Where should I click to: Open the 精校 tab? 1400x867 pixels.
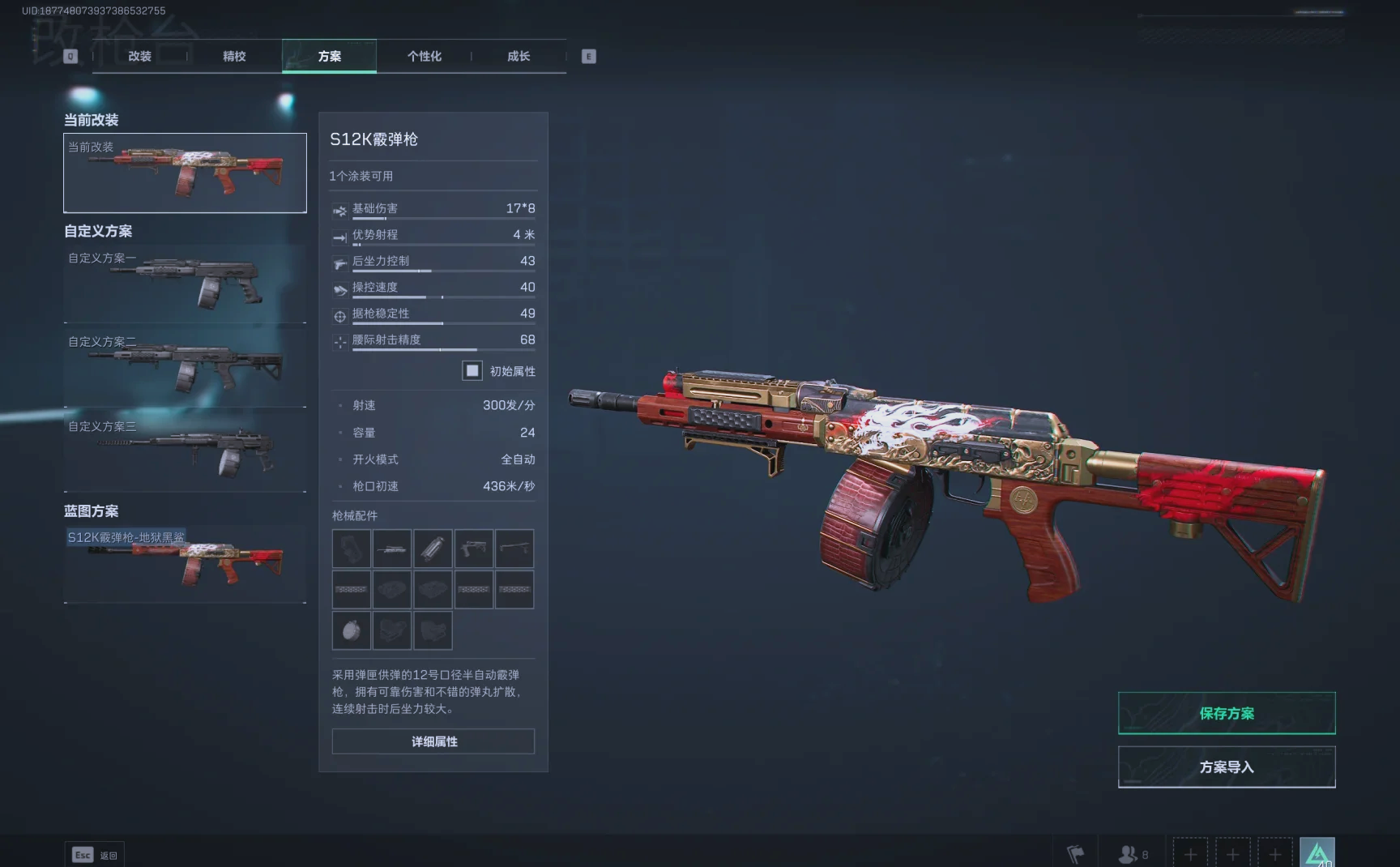click(234, 56)
